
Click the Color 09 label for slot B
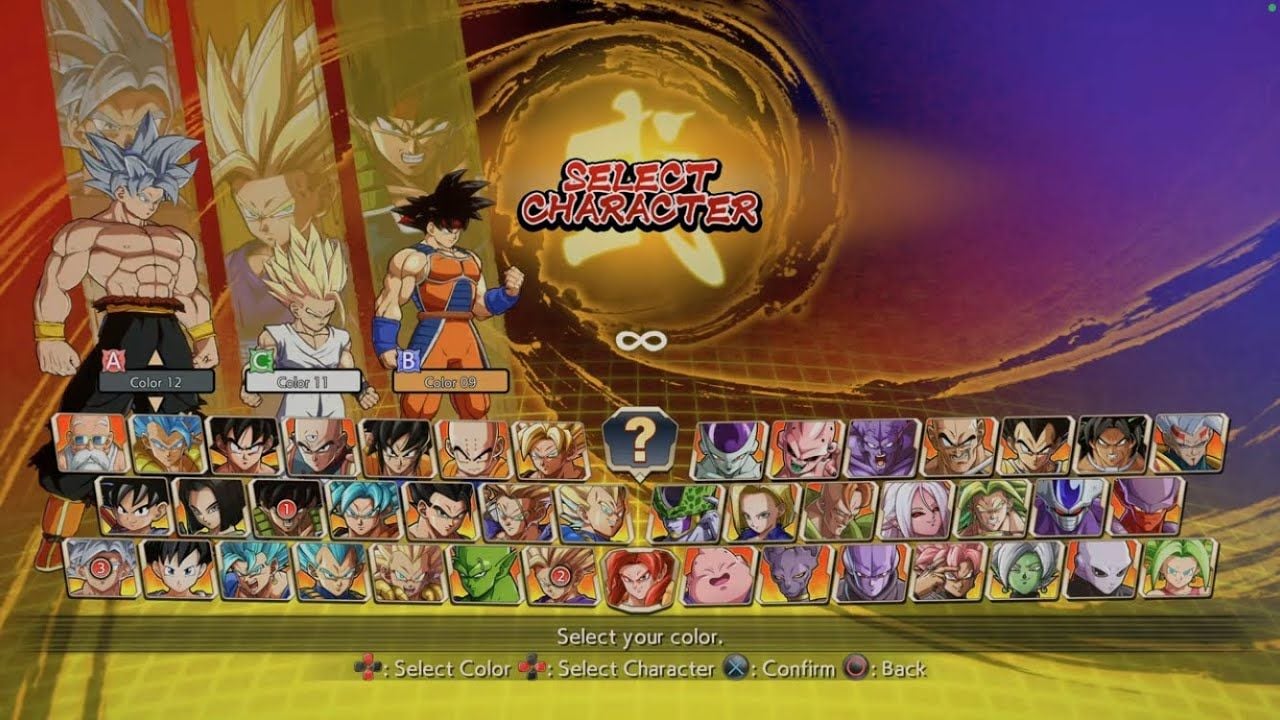(451, 382)
